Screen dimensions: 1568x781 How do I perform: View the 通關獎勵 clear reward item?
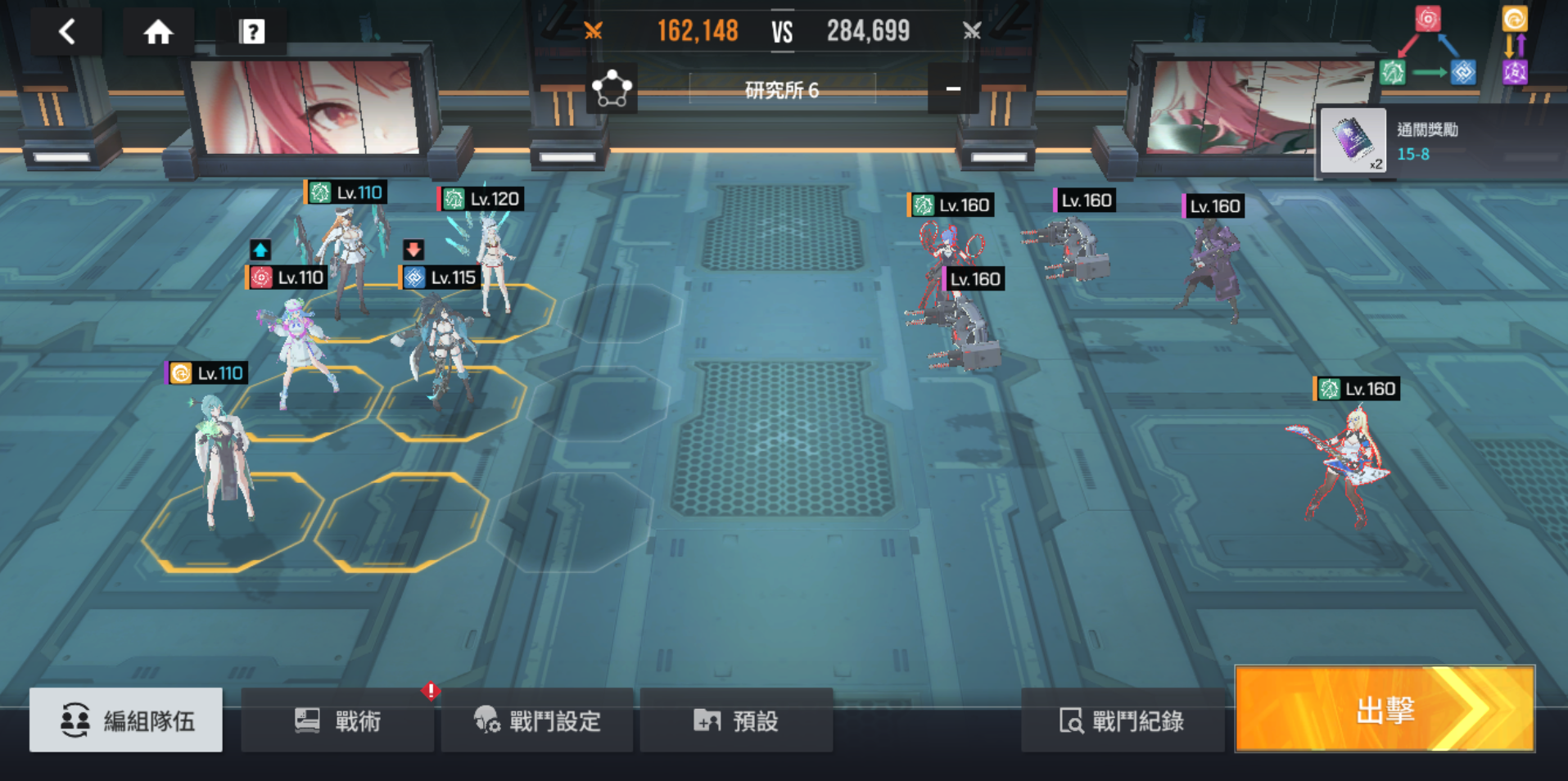click(x=1353, y=140)
